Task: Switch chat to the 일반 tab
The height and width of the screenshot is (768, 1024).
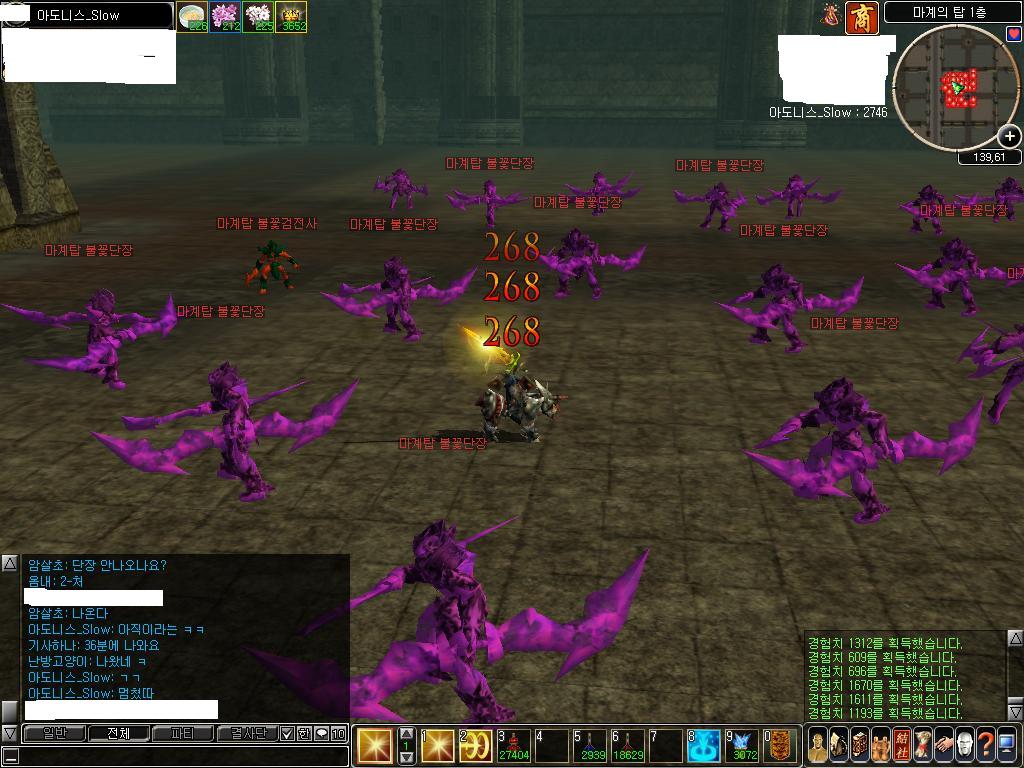Action: 55,733
